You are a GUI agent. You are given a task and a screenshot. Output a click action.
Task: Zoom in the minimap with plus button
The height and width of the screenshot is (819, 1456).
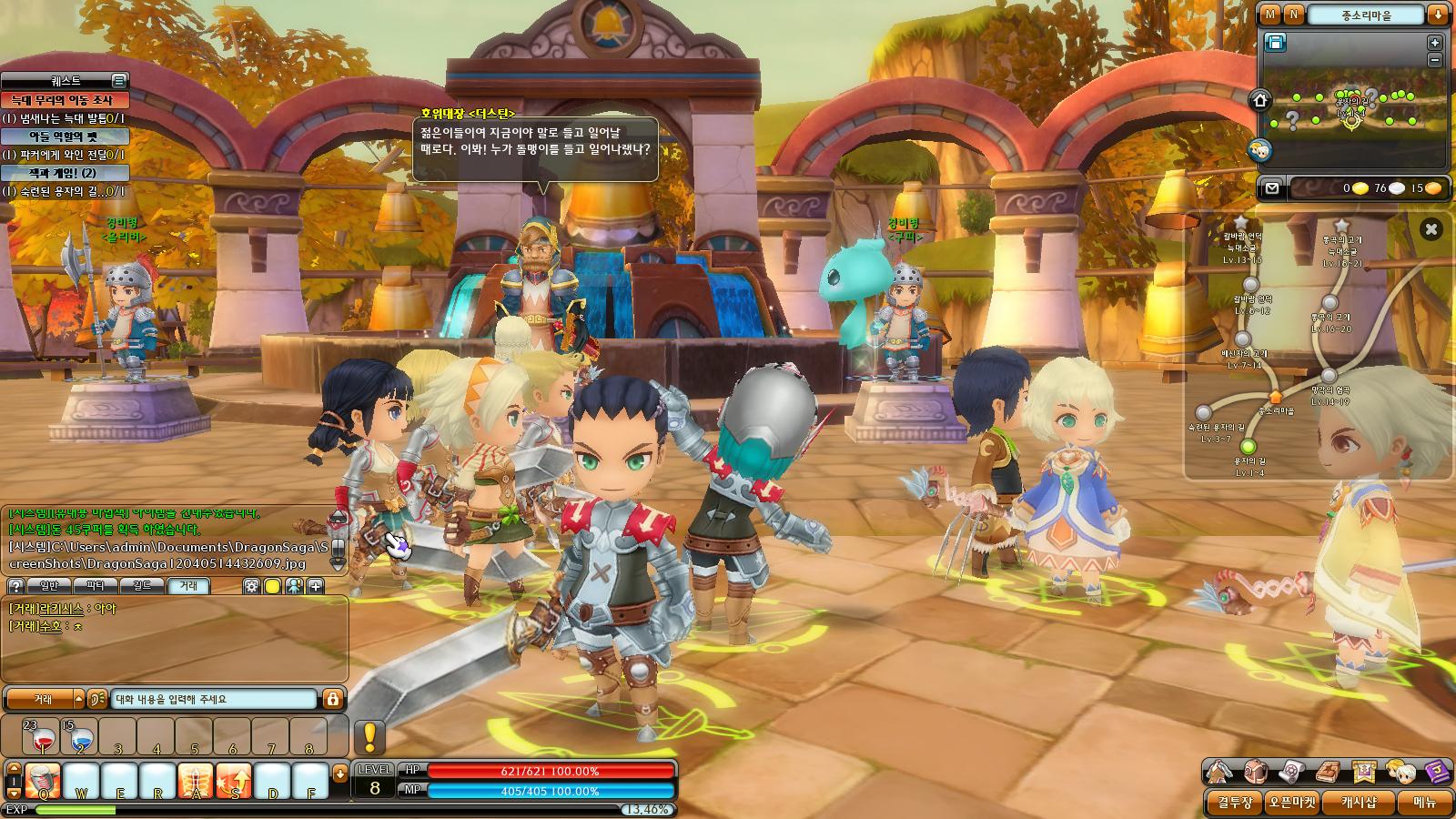coord(1435,43)
